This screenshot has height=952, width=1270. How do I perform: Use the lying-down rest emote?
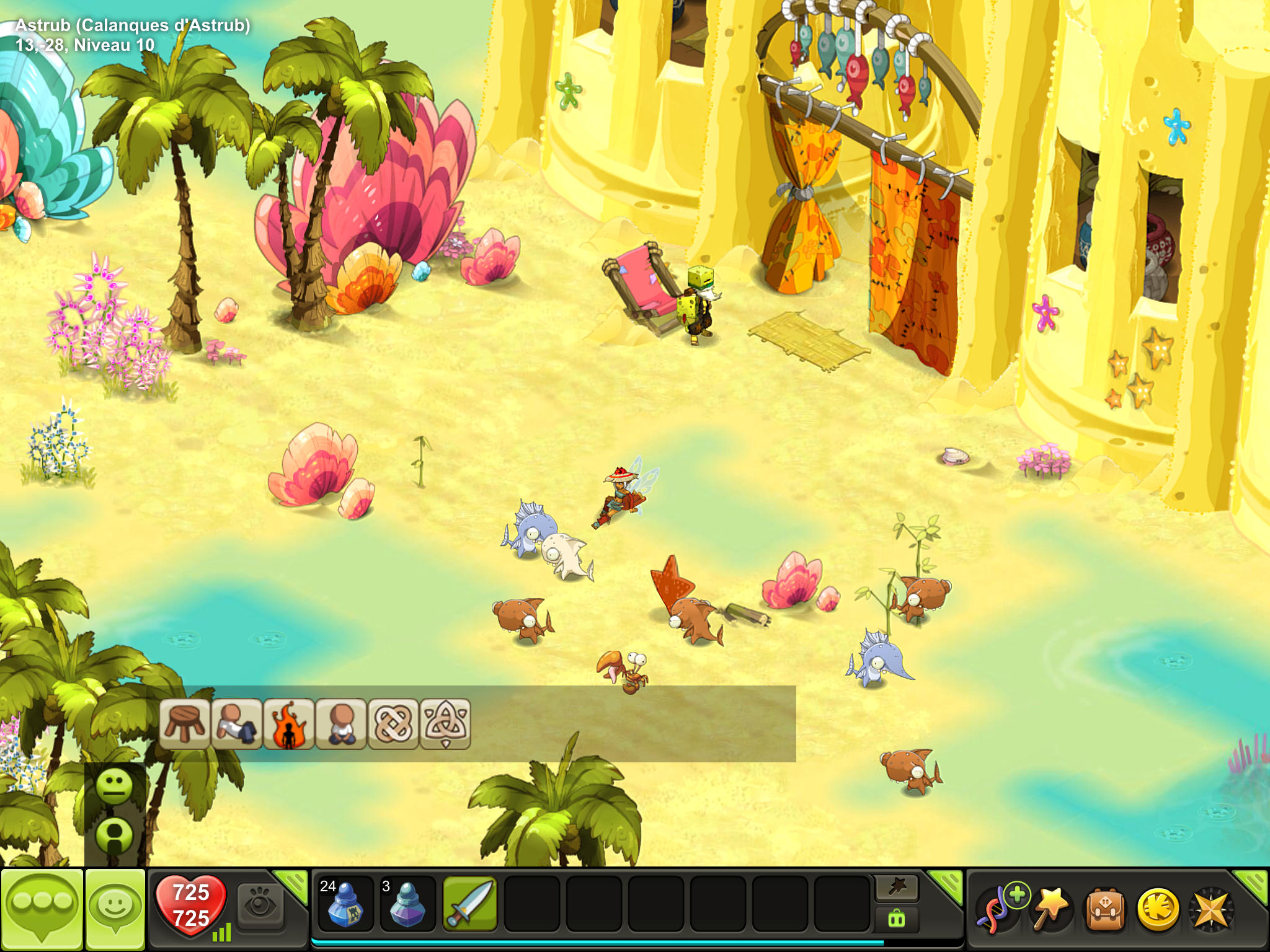pos(236,723)
